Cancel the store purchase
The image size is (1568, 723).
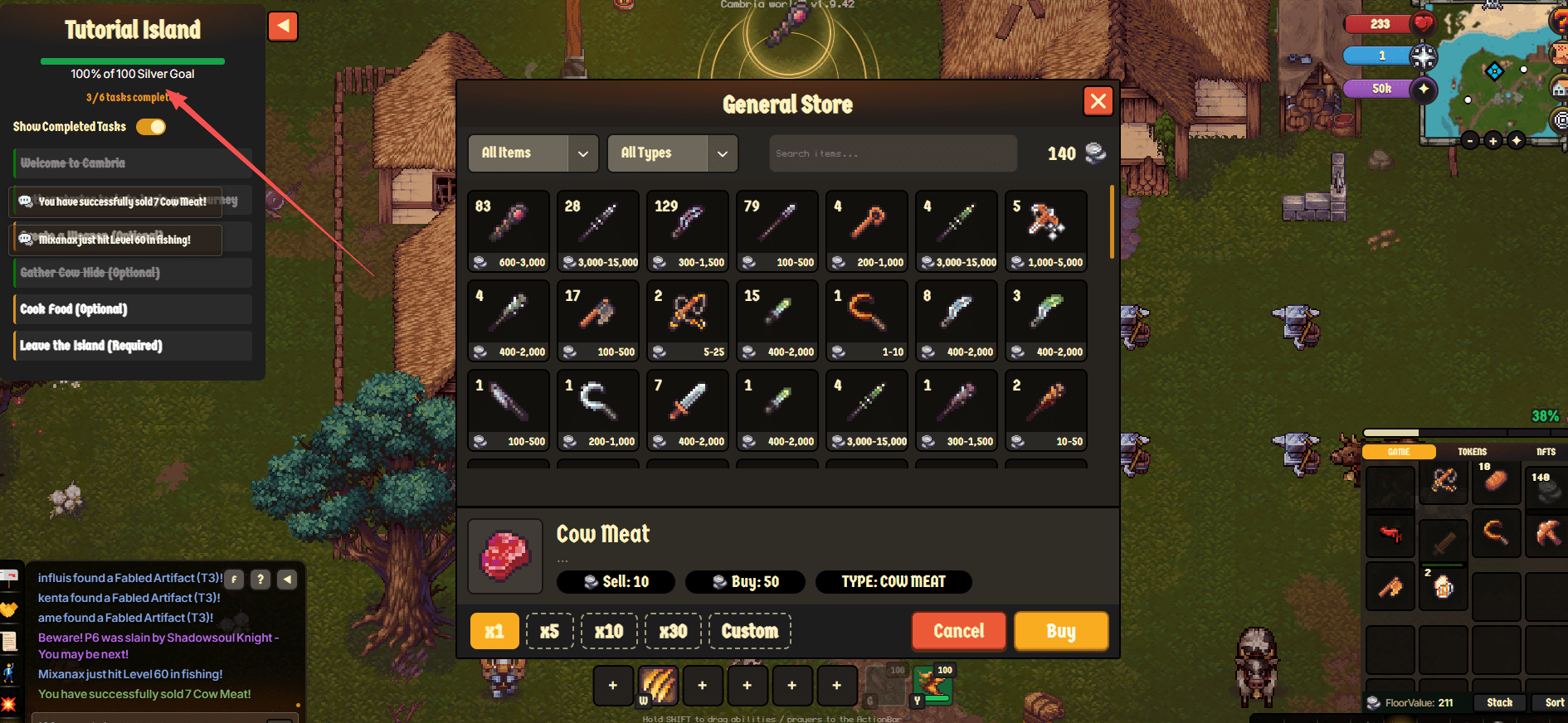point(958,631)
